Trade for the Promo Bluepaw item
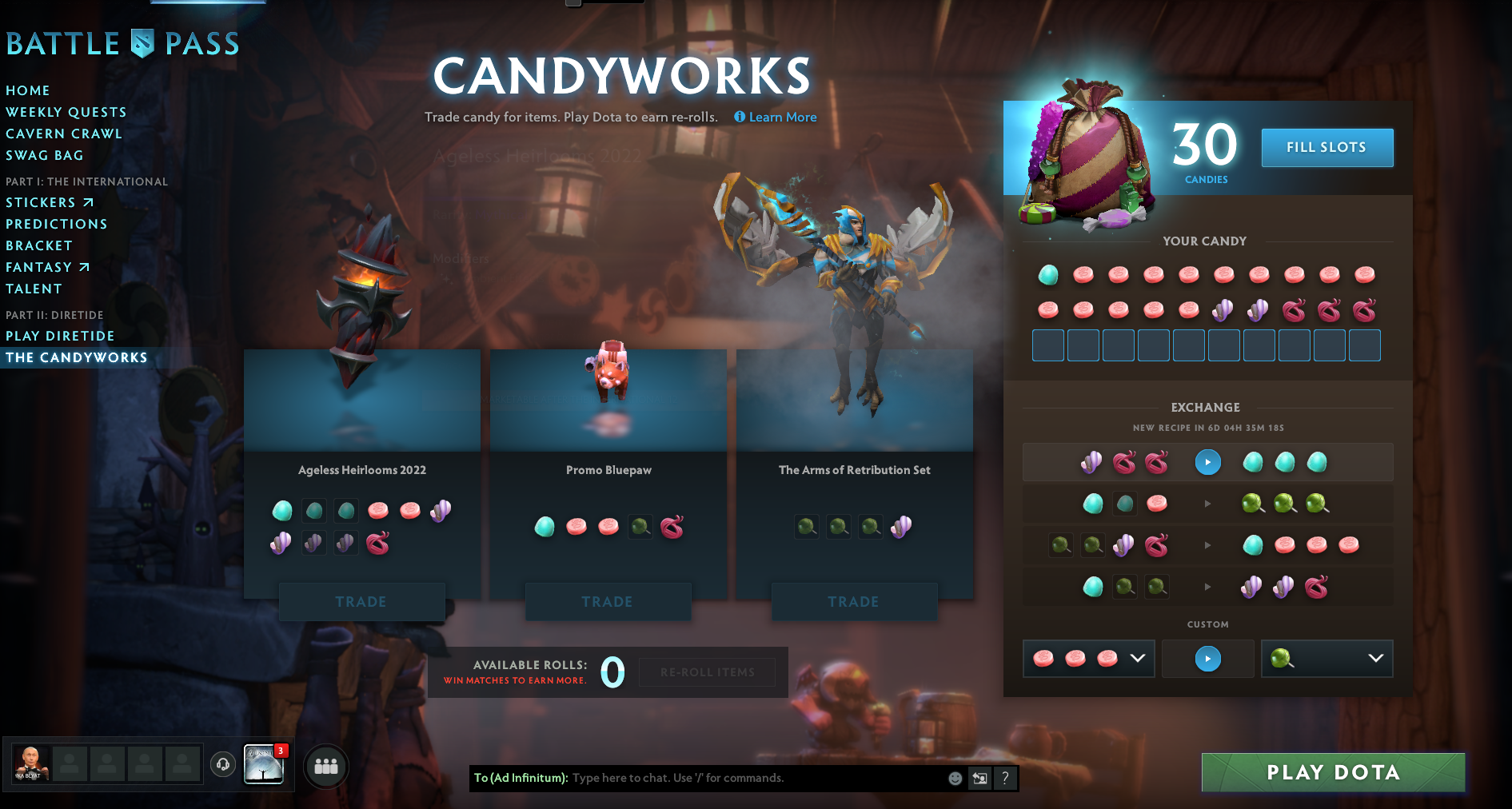This screenshot has width=1512, height=809. coord(608,601)
